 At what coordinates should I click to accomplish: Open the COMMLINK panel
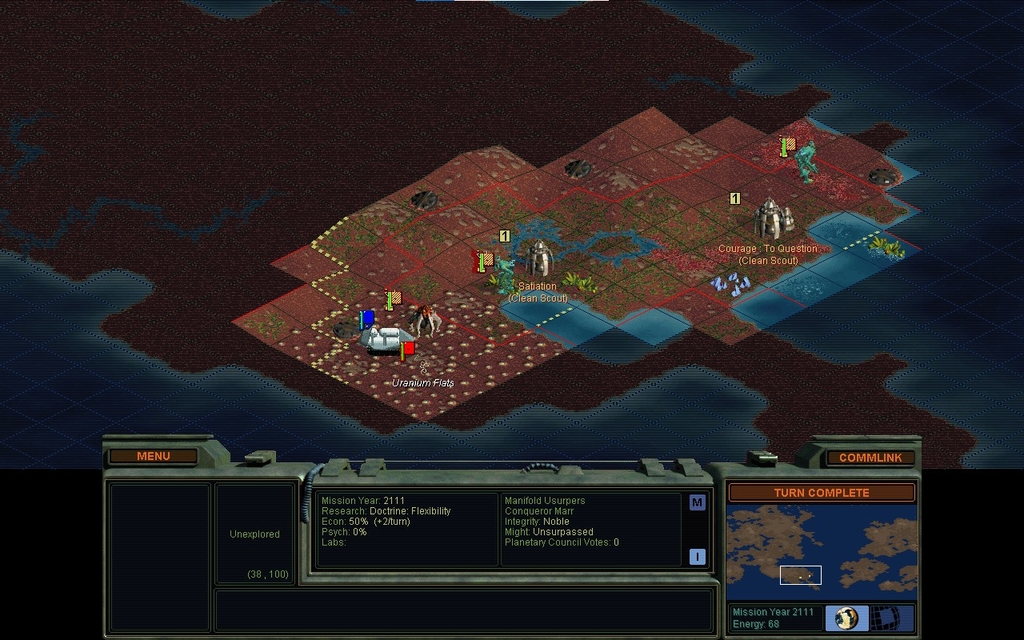tap(870, 457)
